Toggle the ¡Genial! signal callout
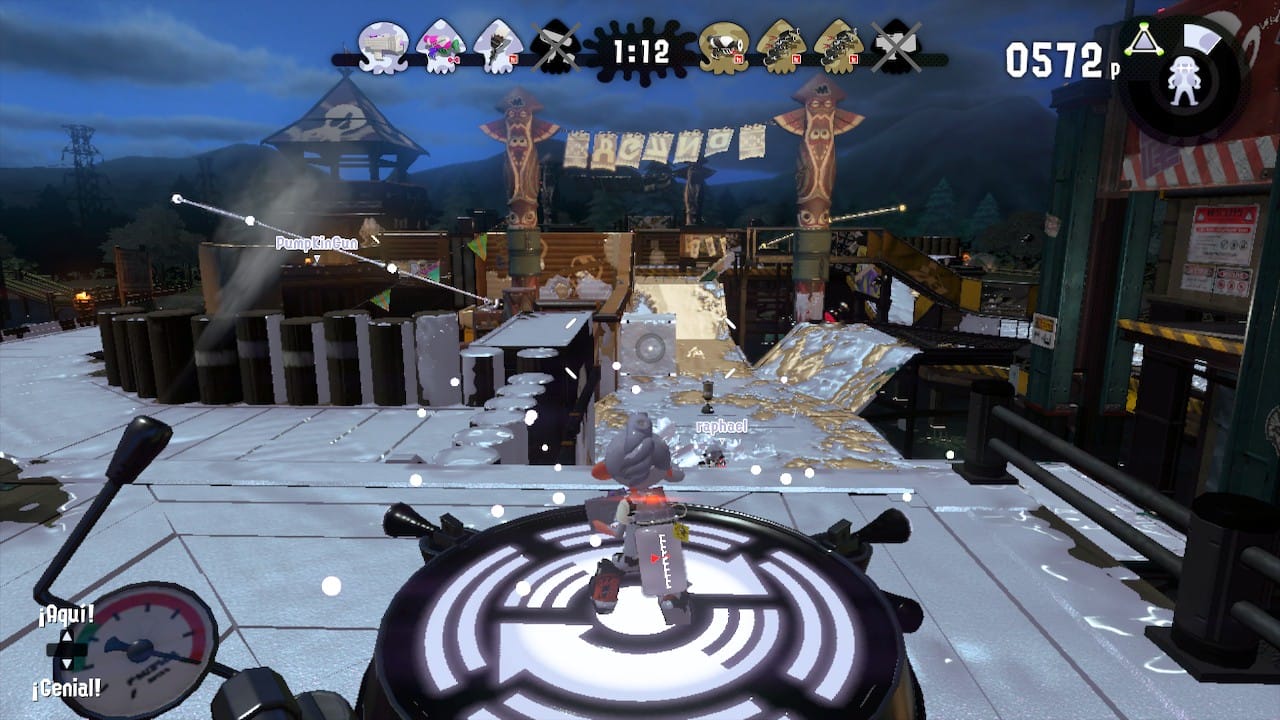 pos(66,687)
